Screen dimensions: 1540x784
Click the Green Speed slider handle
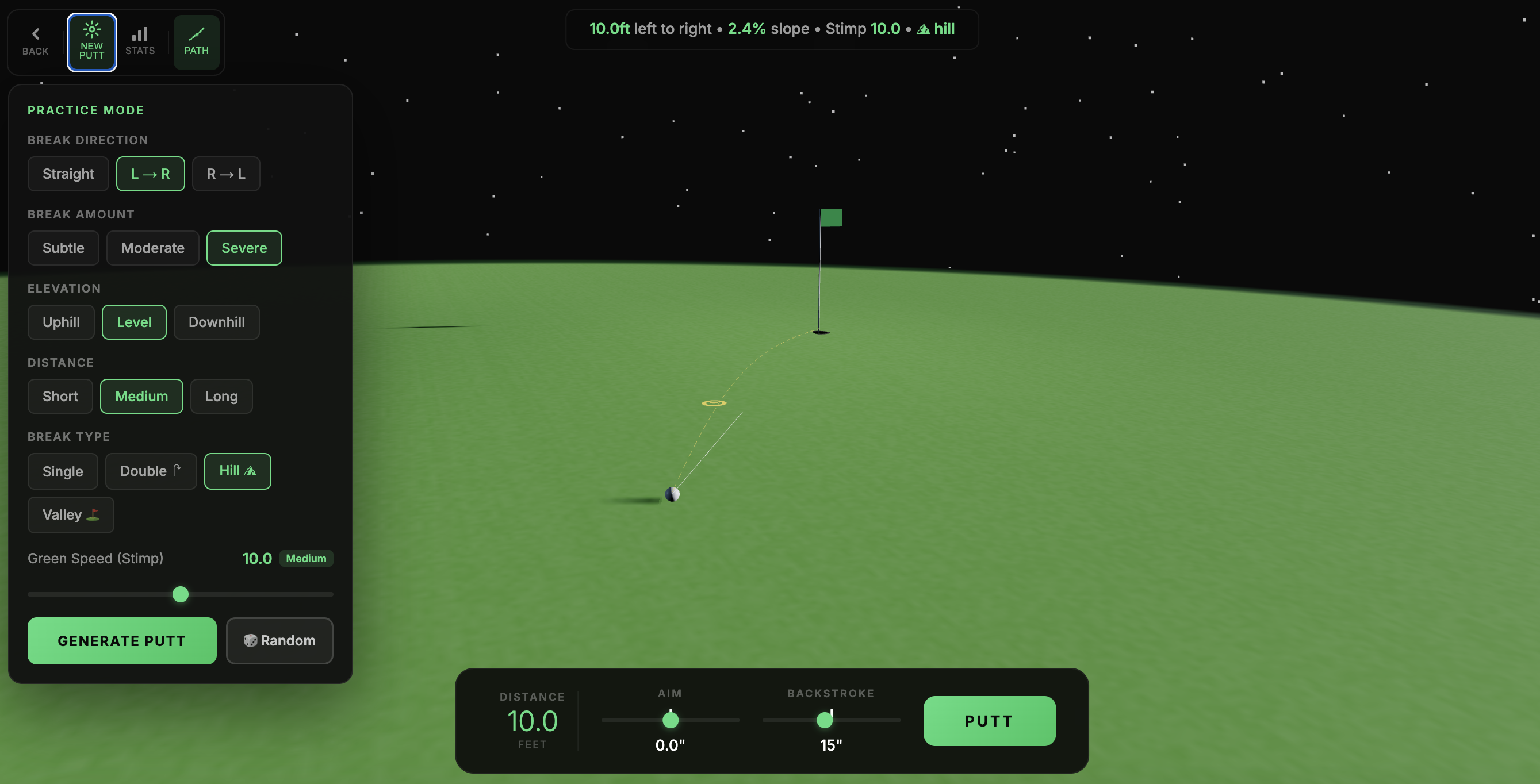tap(180, 594)
